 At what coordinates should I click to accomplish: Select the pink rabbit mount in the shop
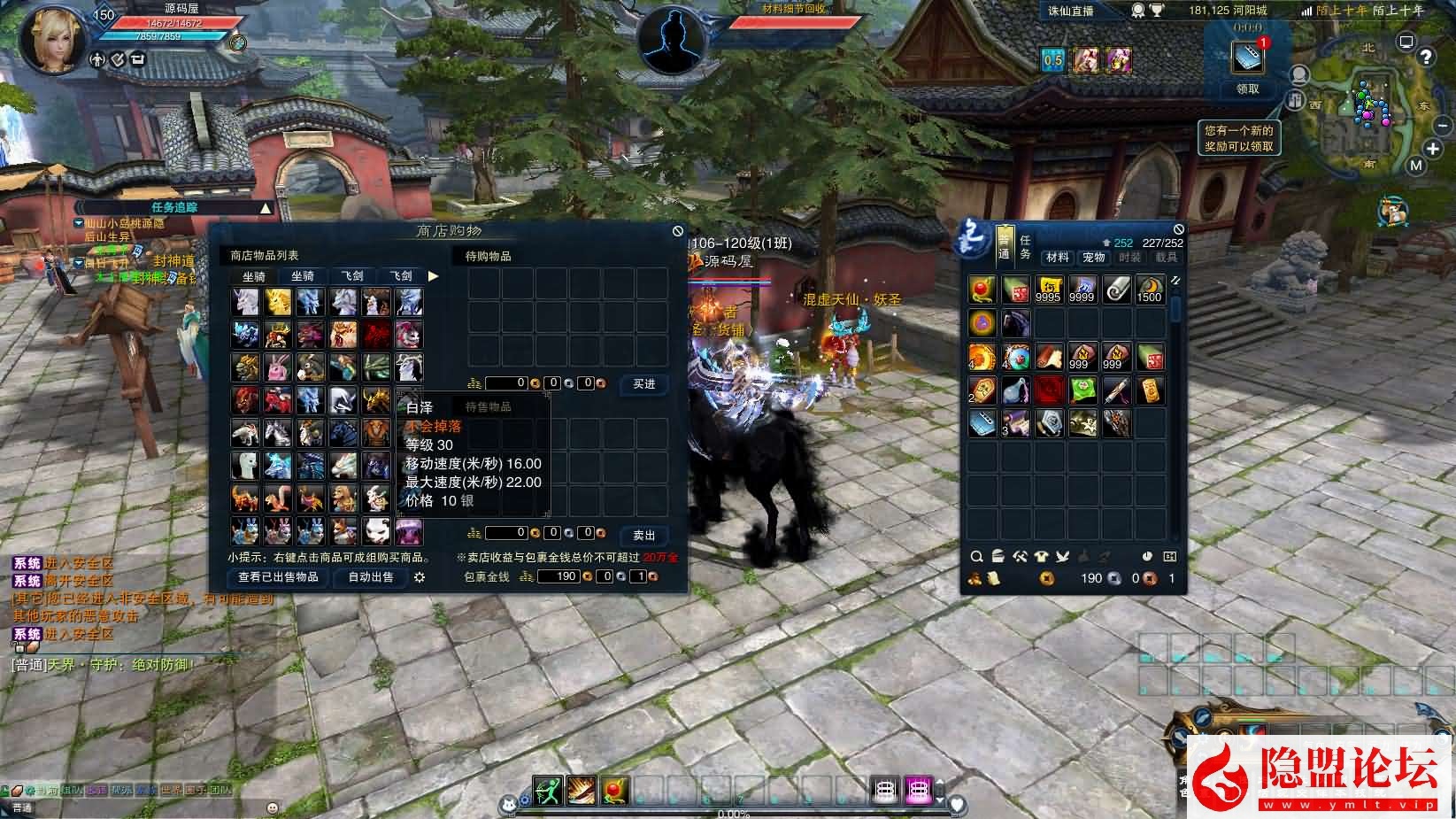(278, 367)
